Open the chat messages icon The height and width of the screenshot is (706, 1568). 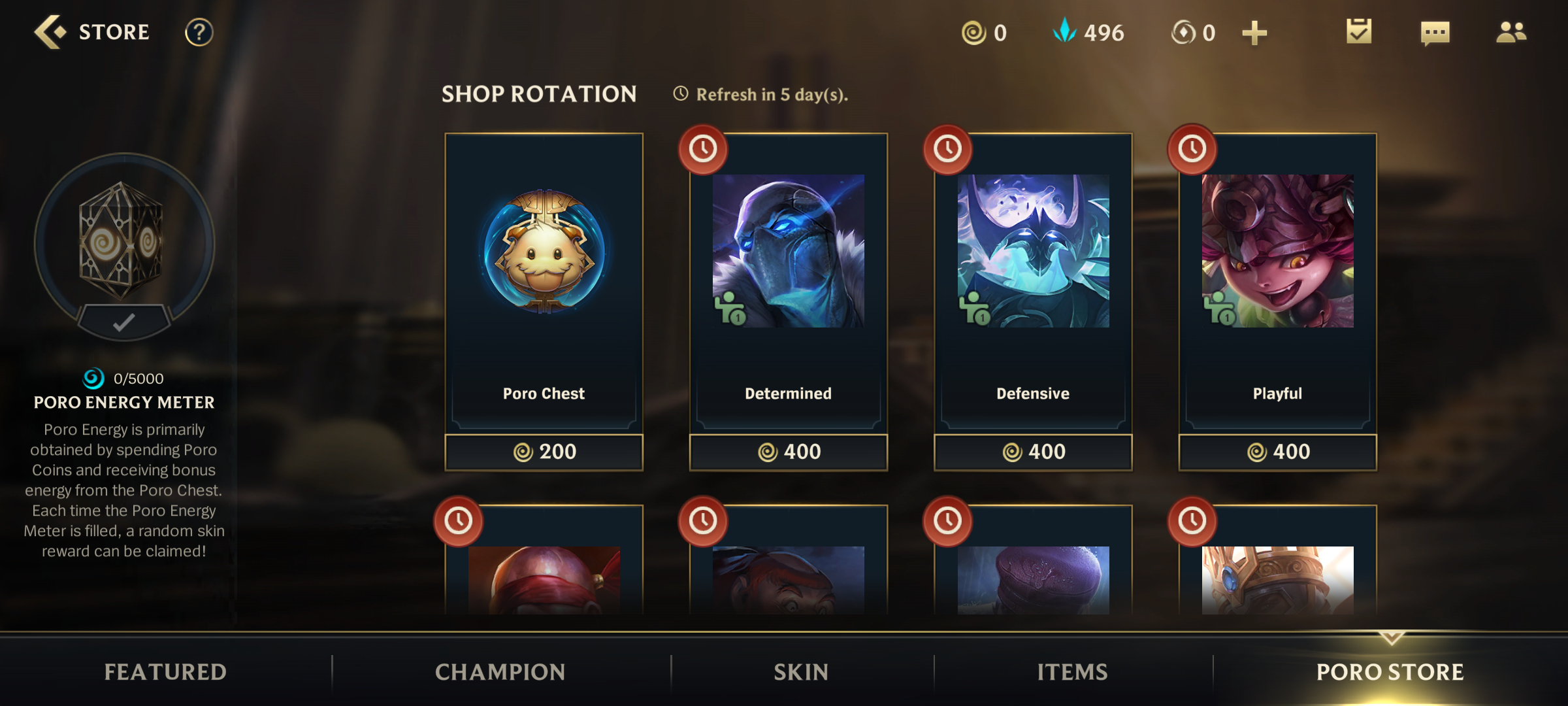click(x=1435, y=33)
